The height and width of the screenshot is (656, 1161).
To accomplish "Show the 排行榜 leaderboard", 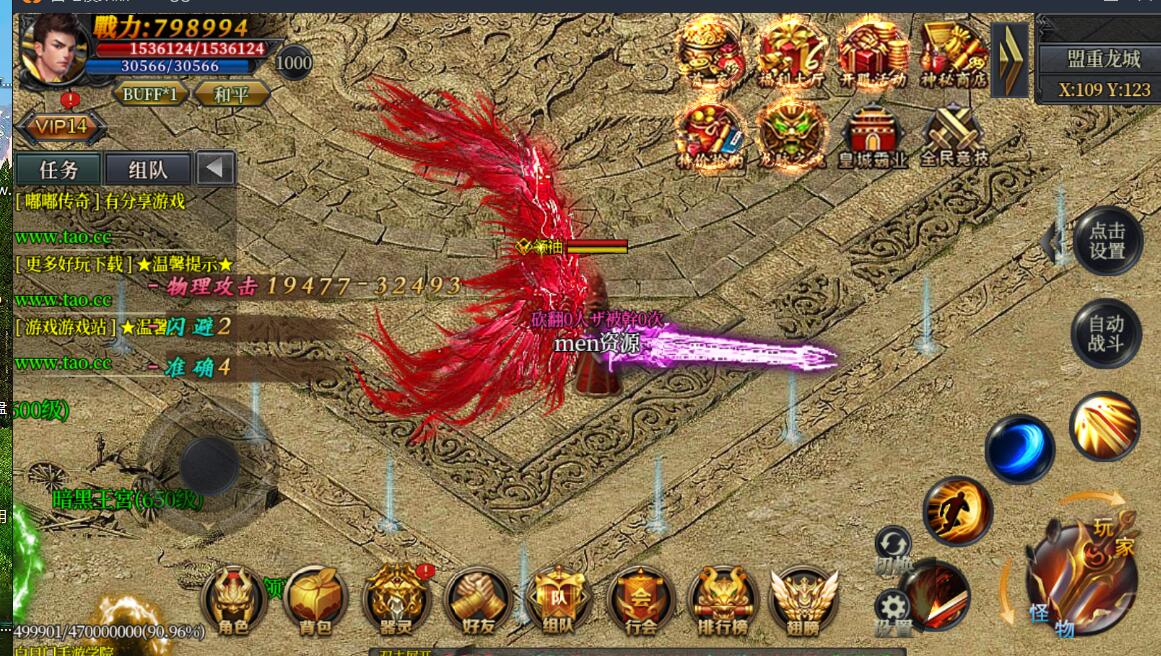I will click(x=722, y=598).
